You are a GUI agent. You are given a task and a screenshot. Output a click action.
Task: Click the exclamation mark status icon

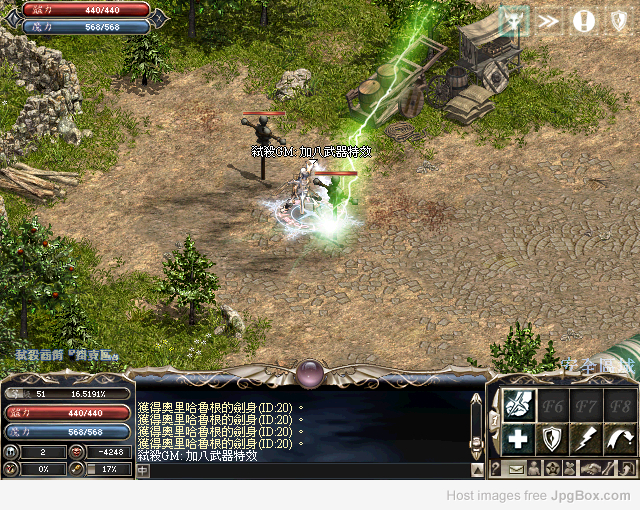[x=583, y=20]
